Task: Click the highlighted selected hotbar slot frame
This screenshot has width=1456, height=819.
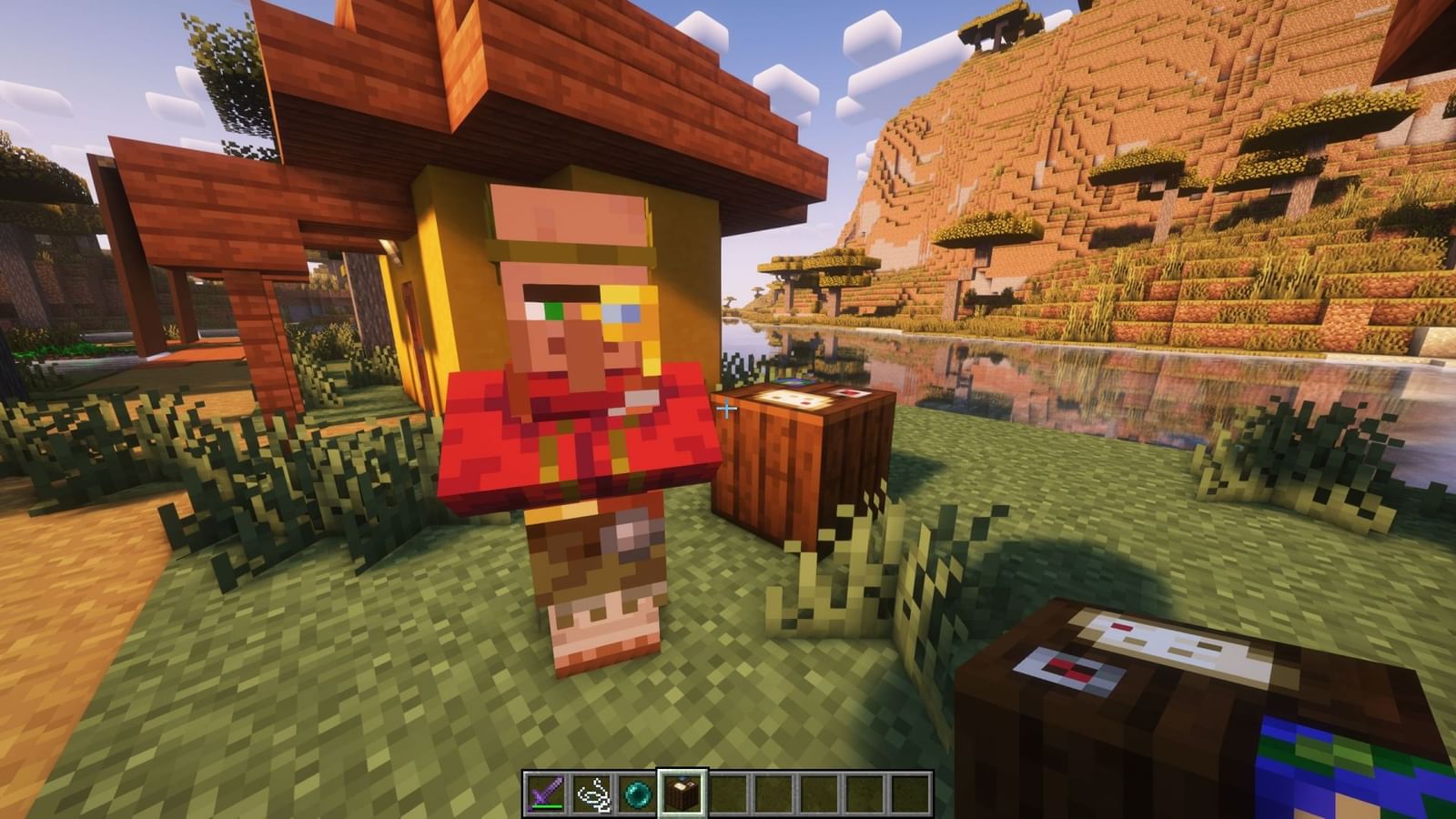Action: pos(684,790)
